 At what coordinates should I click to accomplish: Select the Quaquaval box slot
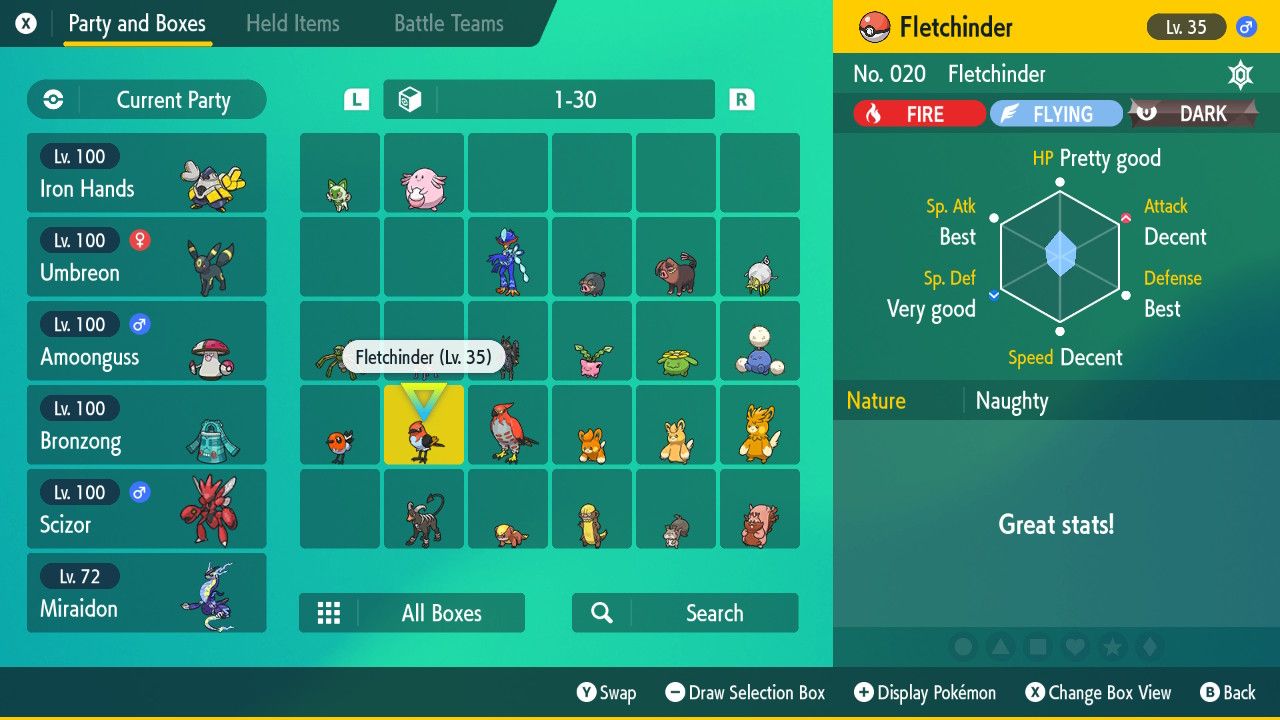click(x=508, y=258)
